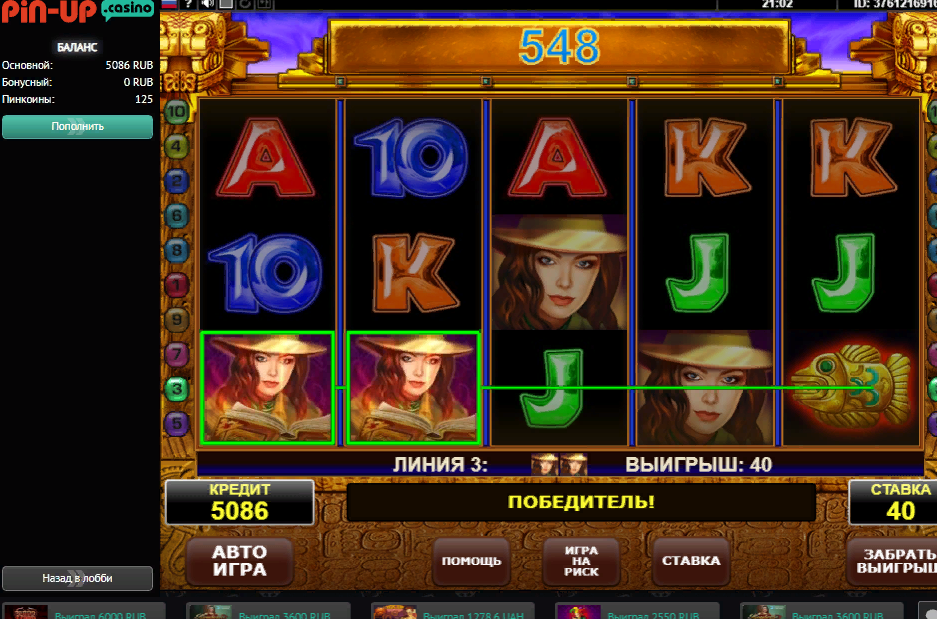Select payline number 8 marker

coord(177,250)
